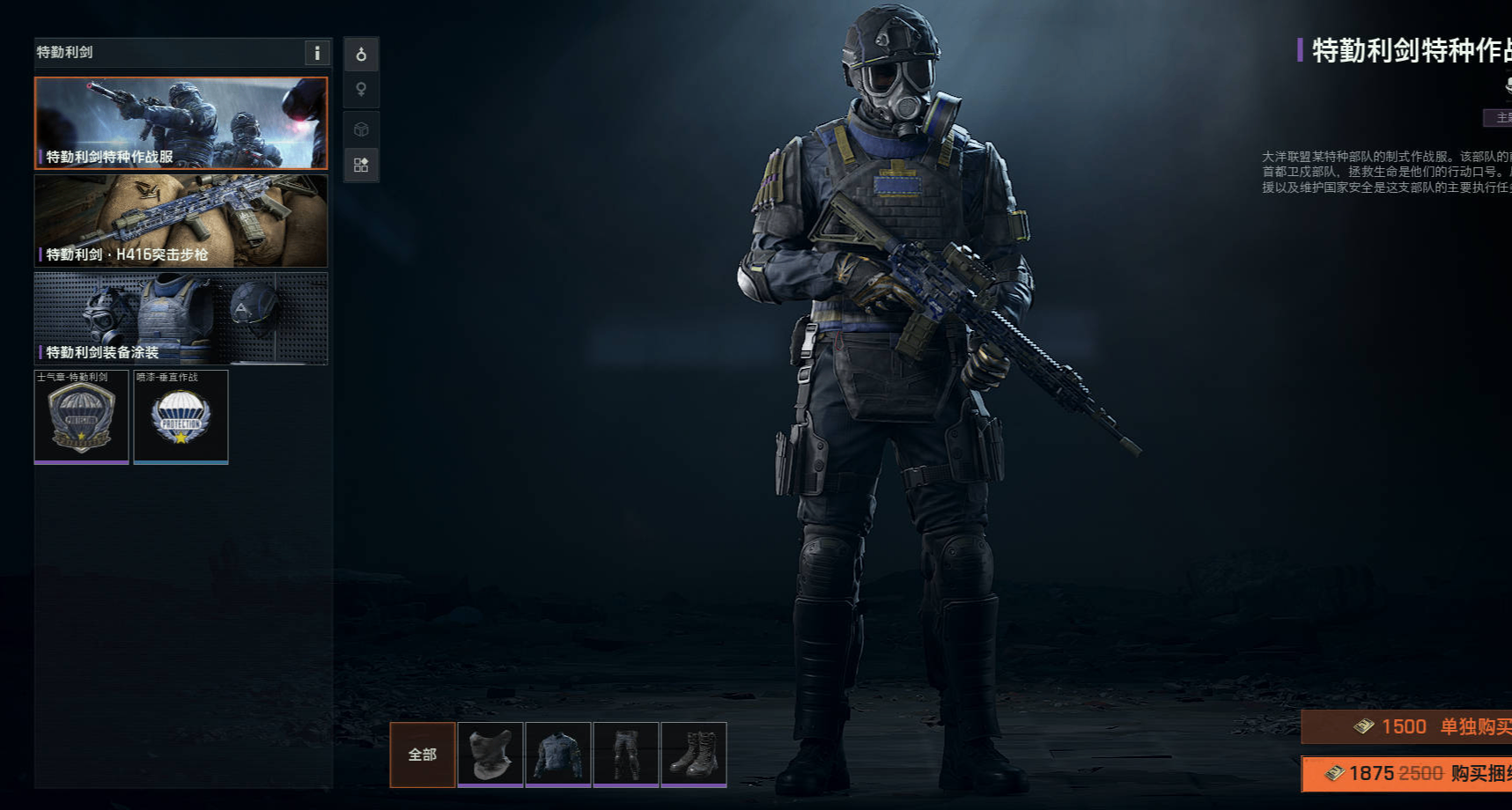The image size is (1512, 810).
Task: Click the info button beside 特勤利剑
Action: [x=317, y=53]
